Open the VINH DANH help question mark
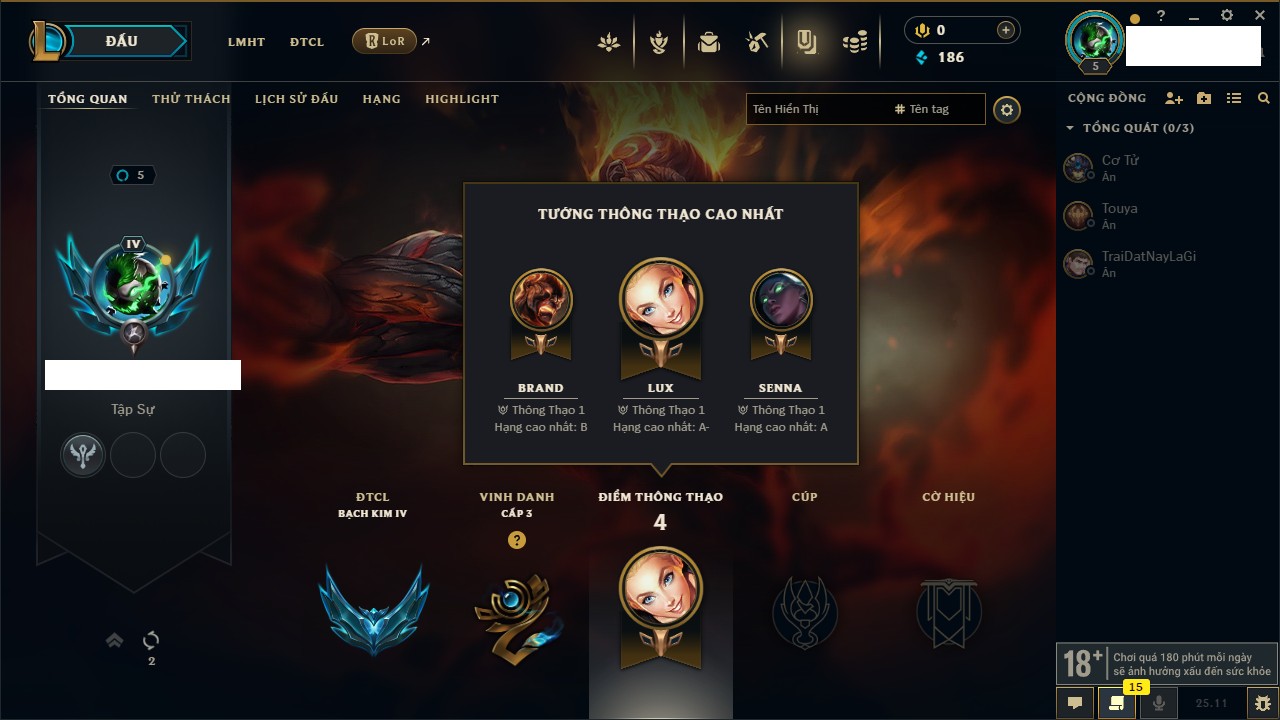Image resolution: width=1280 pixels, height=720 pixels. [516, 540]
